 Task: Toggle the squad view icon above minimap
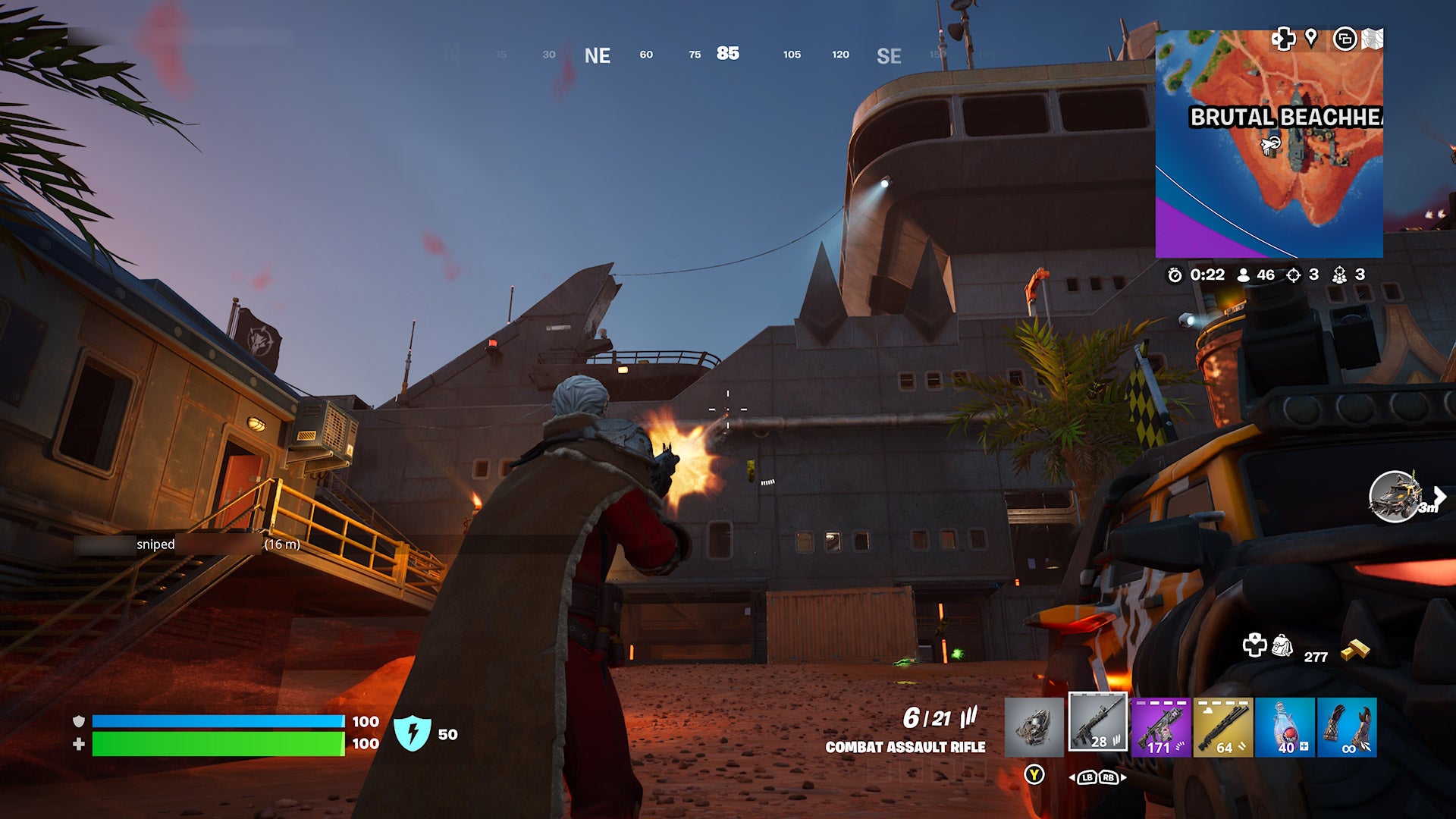click(x=1345, y=39)
